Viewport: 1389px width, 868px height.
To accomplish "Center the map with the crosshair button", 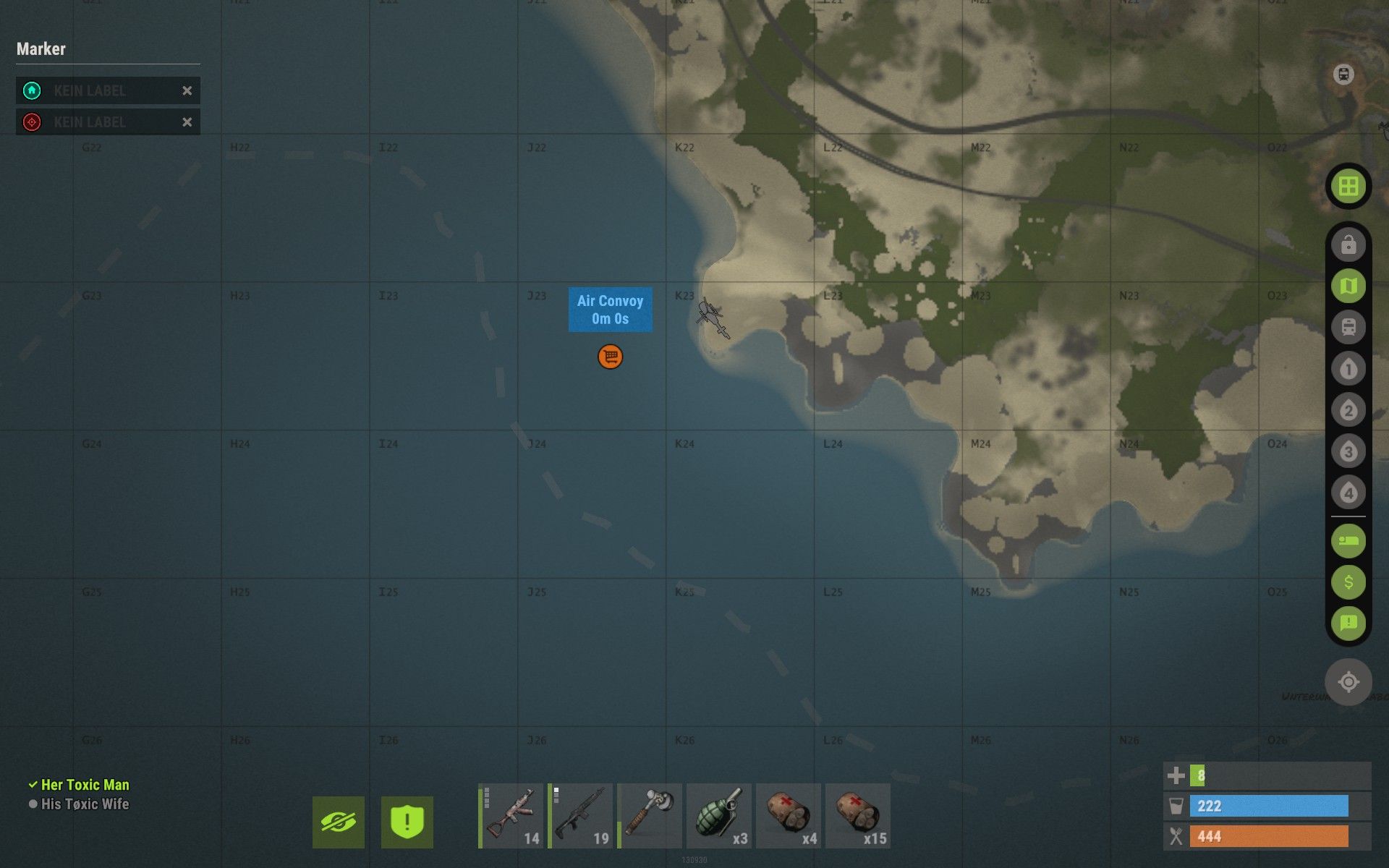I will click(1348, 681).
